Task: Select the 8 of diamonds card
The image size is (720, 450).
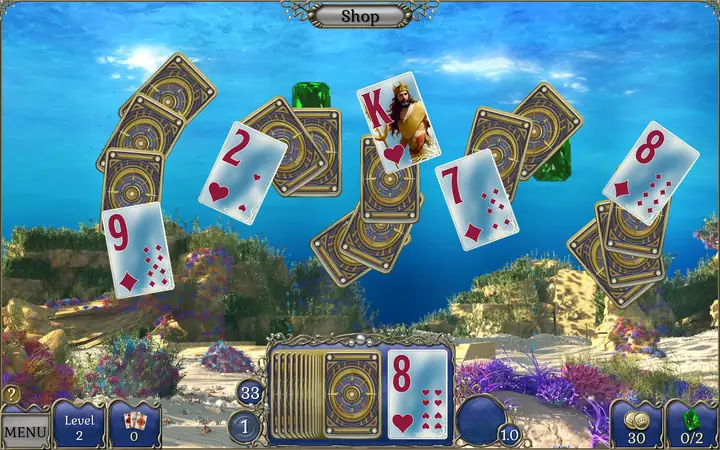Action: pos(651,172)
